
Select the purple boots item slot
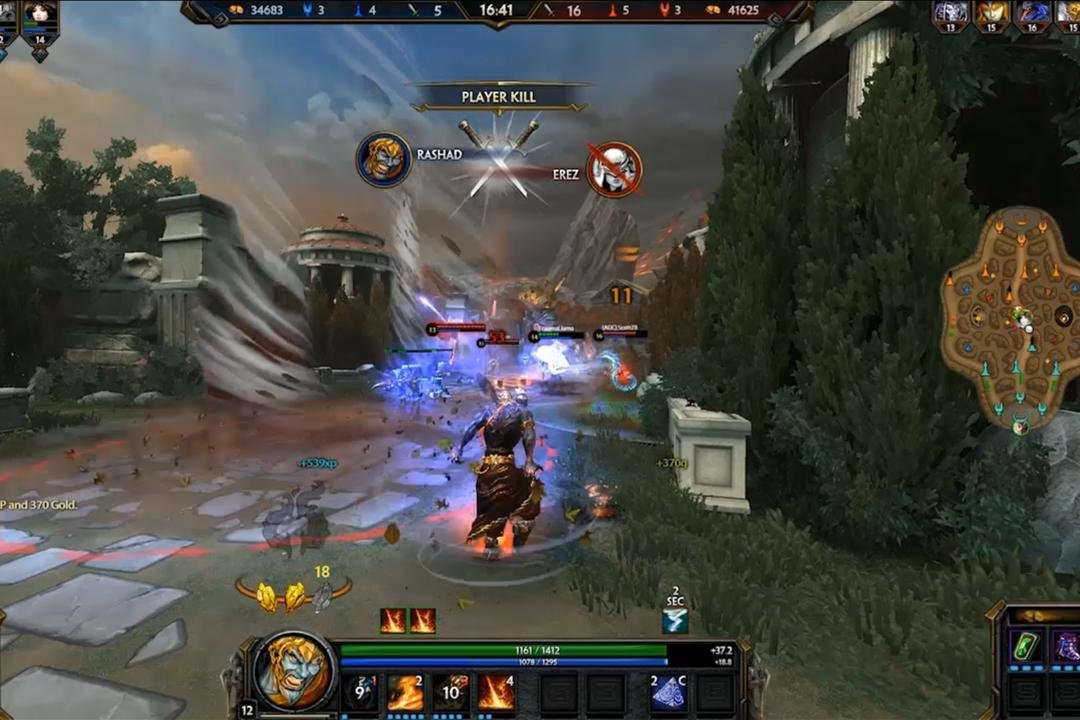(1066, 647)
